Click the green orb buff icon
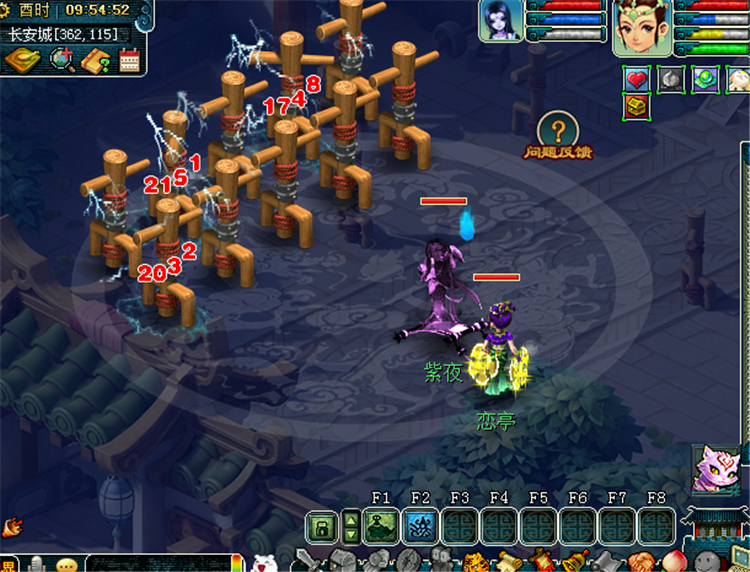Viewport: 750px width, 572px height. (x=705, y=79)
